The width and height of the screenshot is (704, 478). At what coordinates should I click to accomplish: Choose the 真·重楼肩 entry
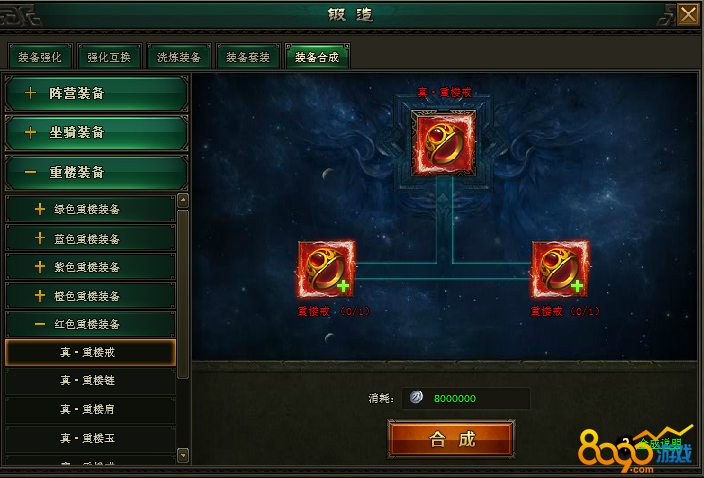coord(90,409)
